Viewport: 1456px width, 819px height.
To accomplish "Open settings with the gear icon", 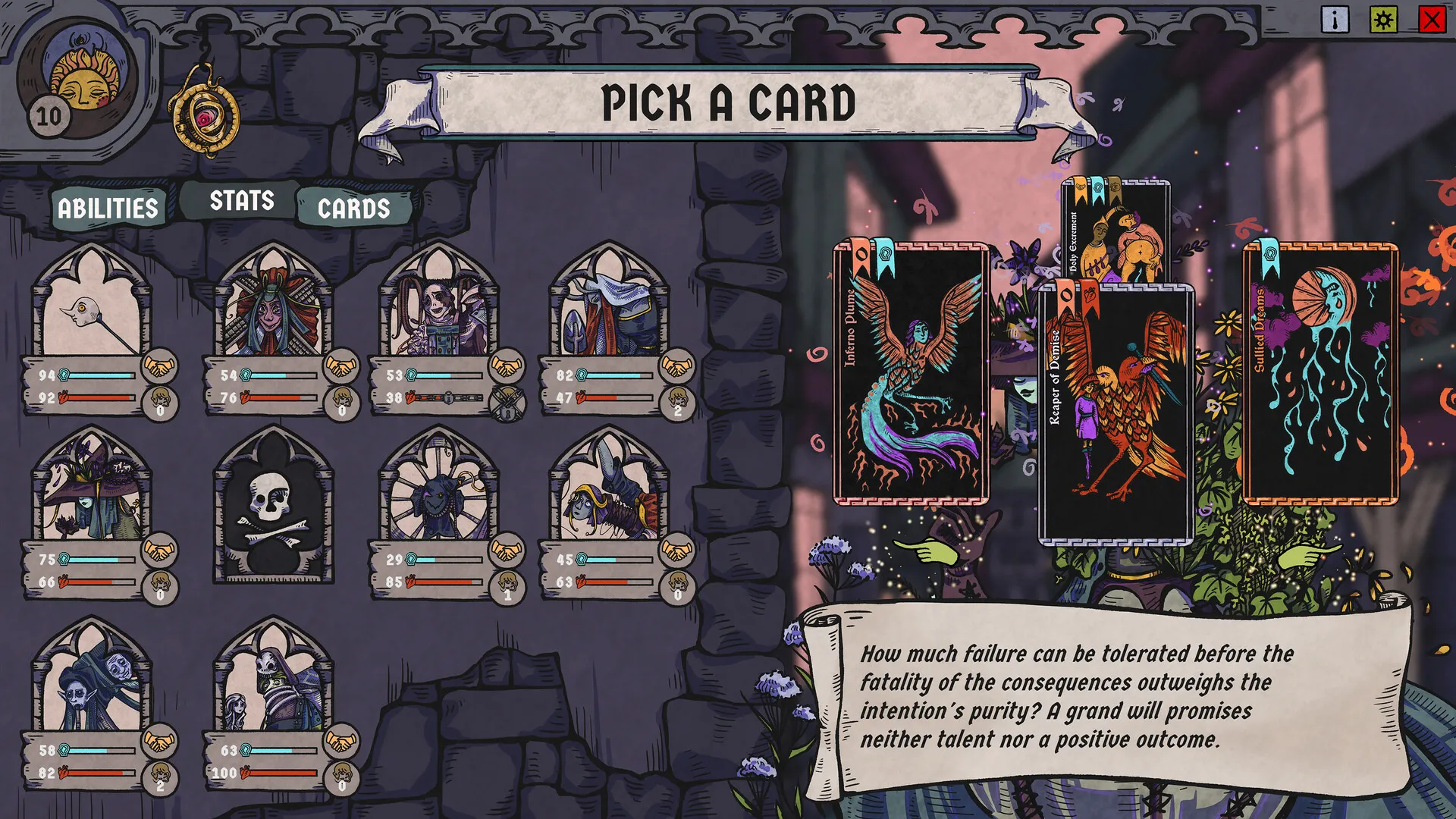I will pyautogui.click(x=1383, y=20).
